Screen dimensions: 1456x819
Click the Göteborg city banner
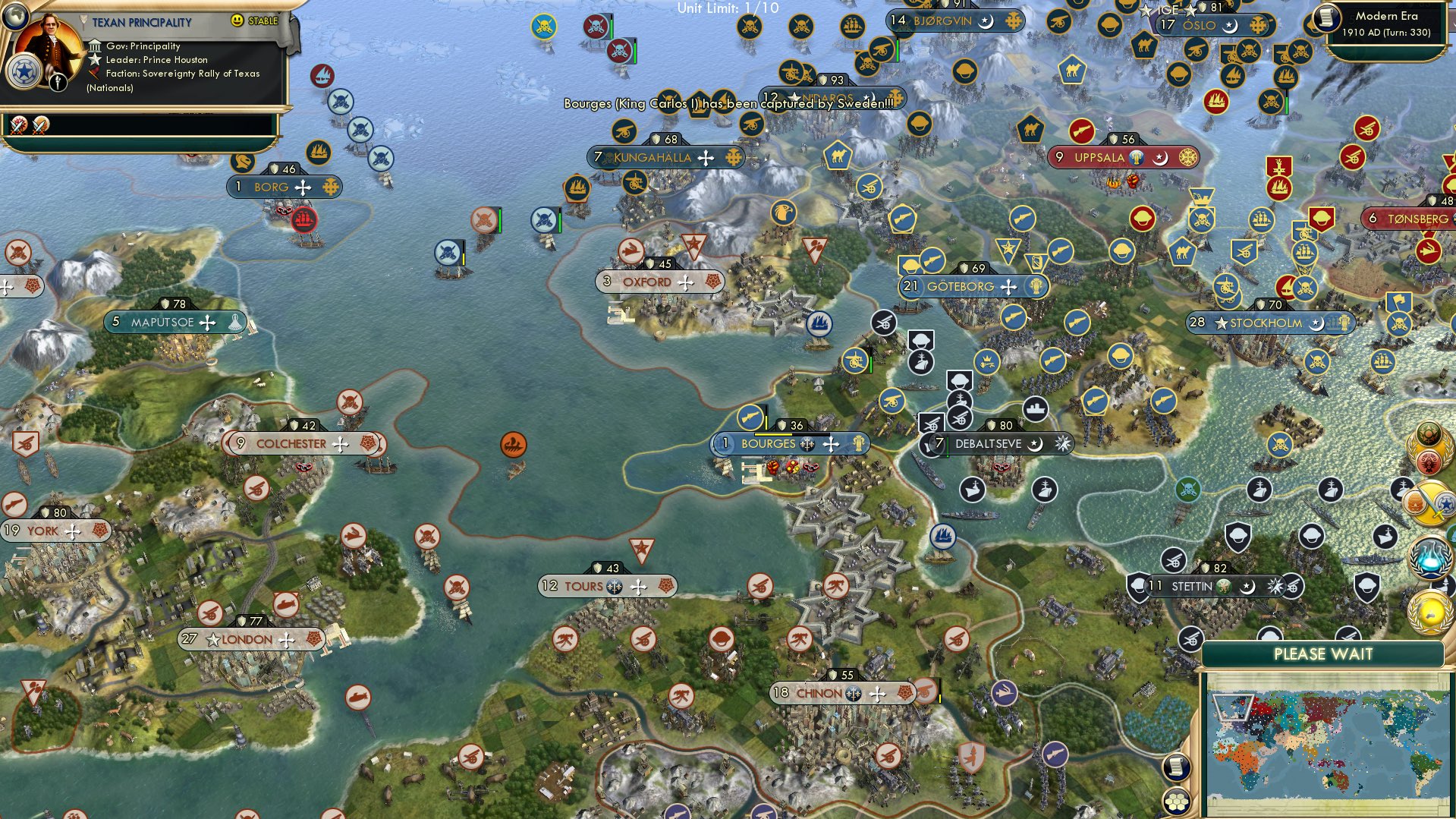click(x=961, y=287)
